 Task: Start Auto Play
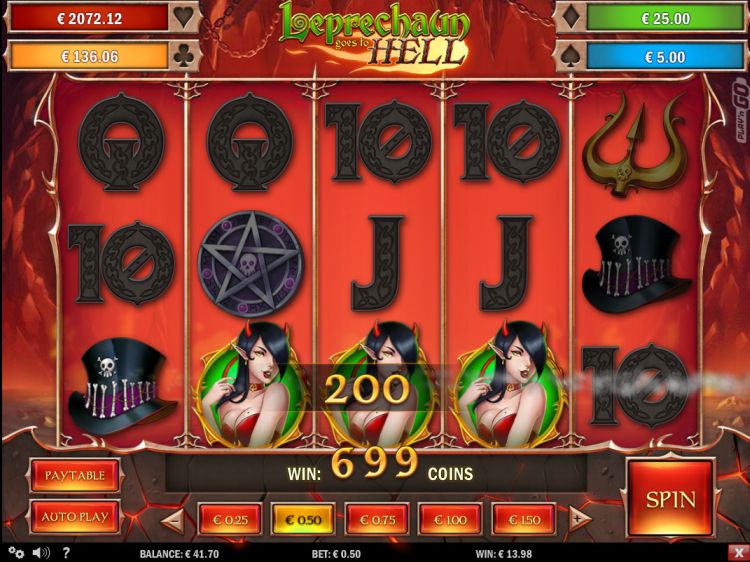[x=75, y=517]
